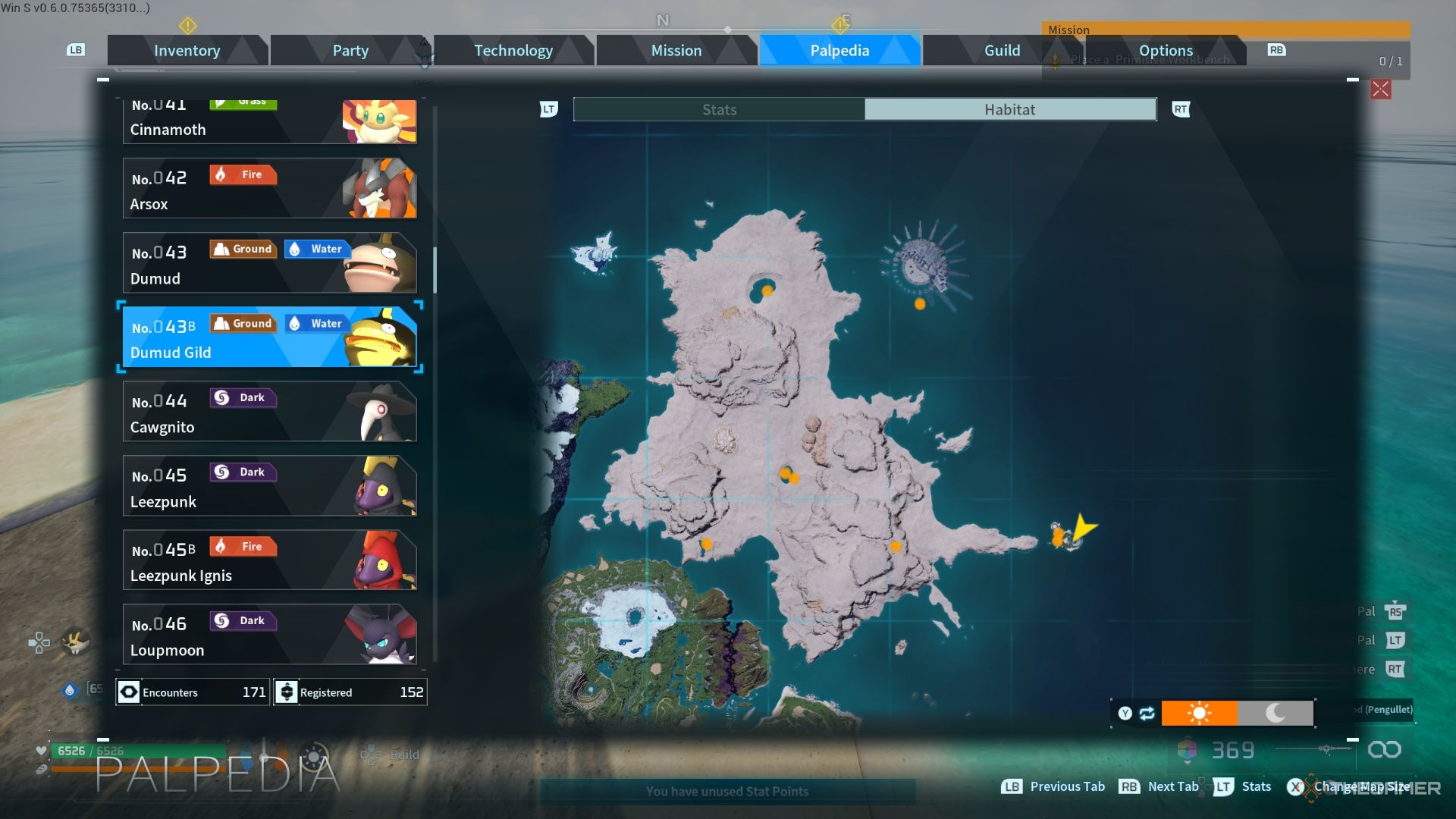Select Cinnamoth in the Pal list
The height and width of the screenshot is (819, 1456).
point(269,123)
